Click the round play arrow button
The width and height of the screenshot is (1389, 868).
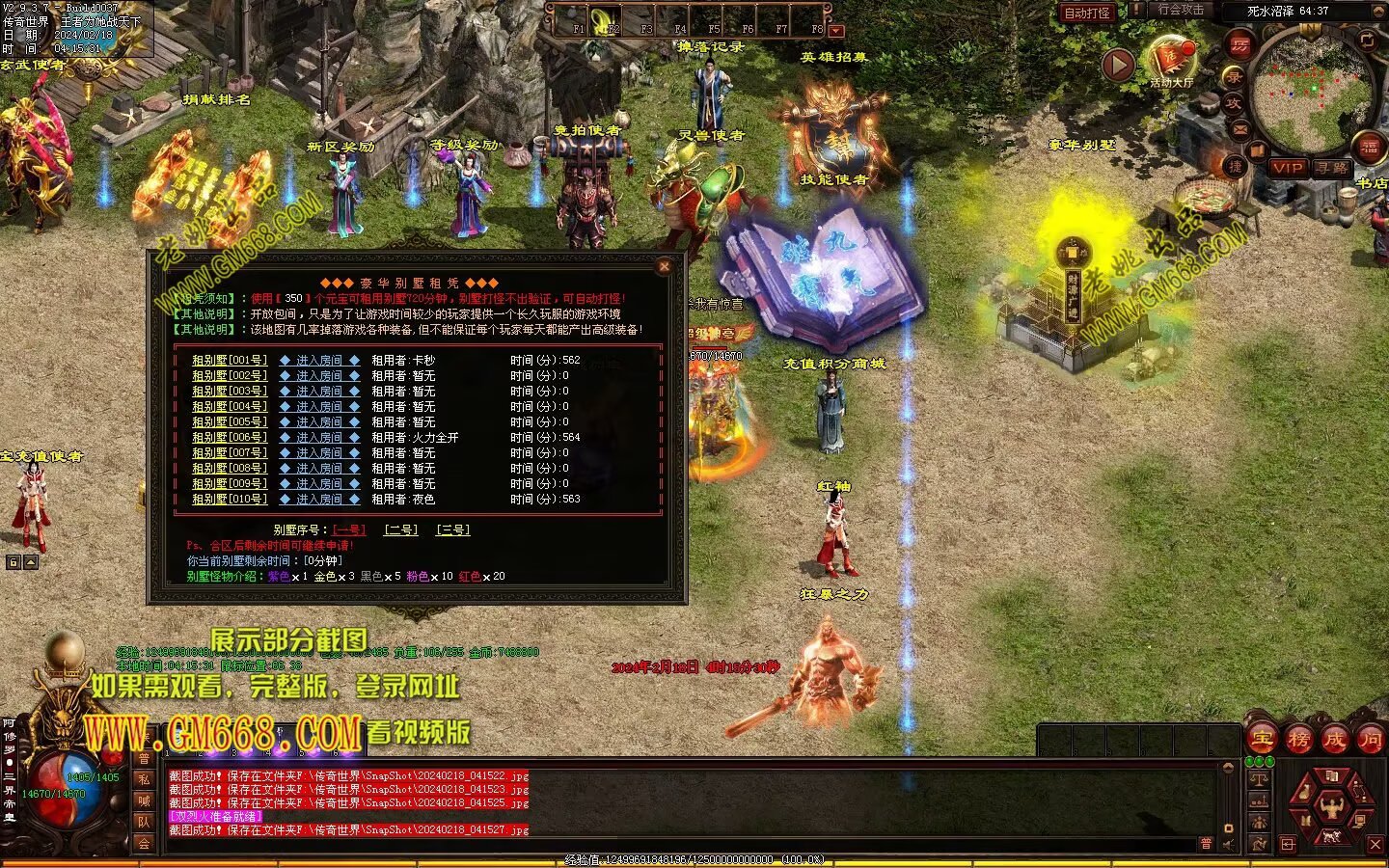tap(1118, 65)
